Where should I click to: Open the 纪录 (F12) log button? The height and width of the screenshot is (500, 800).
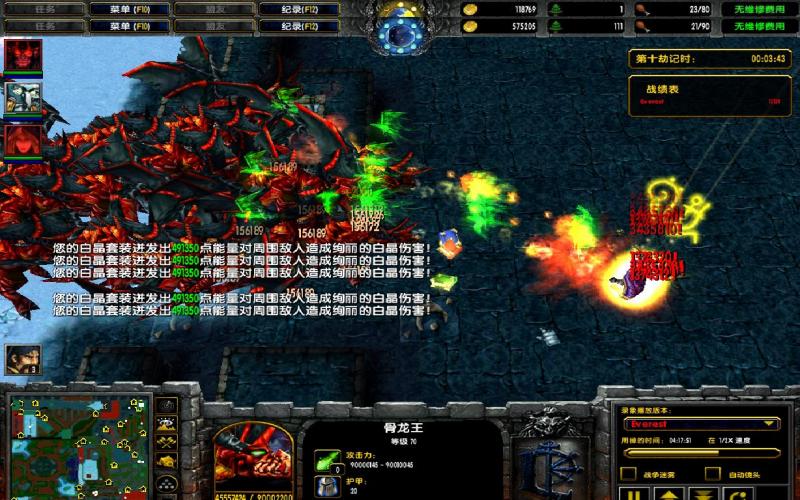click(x=296, y=9)
